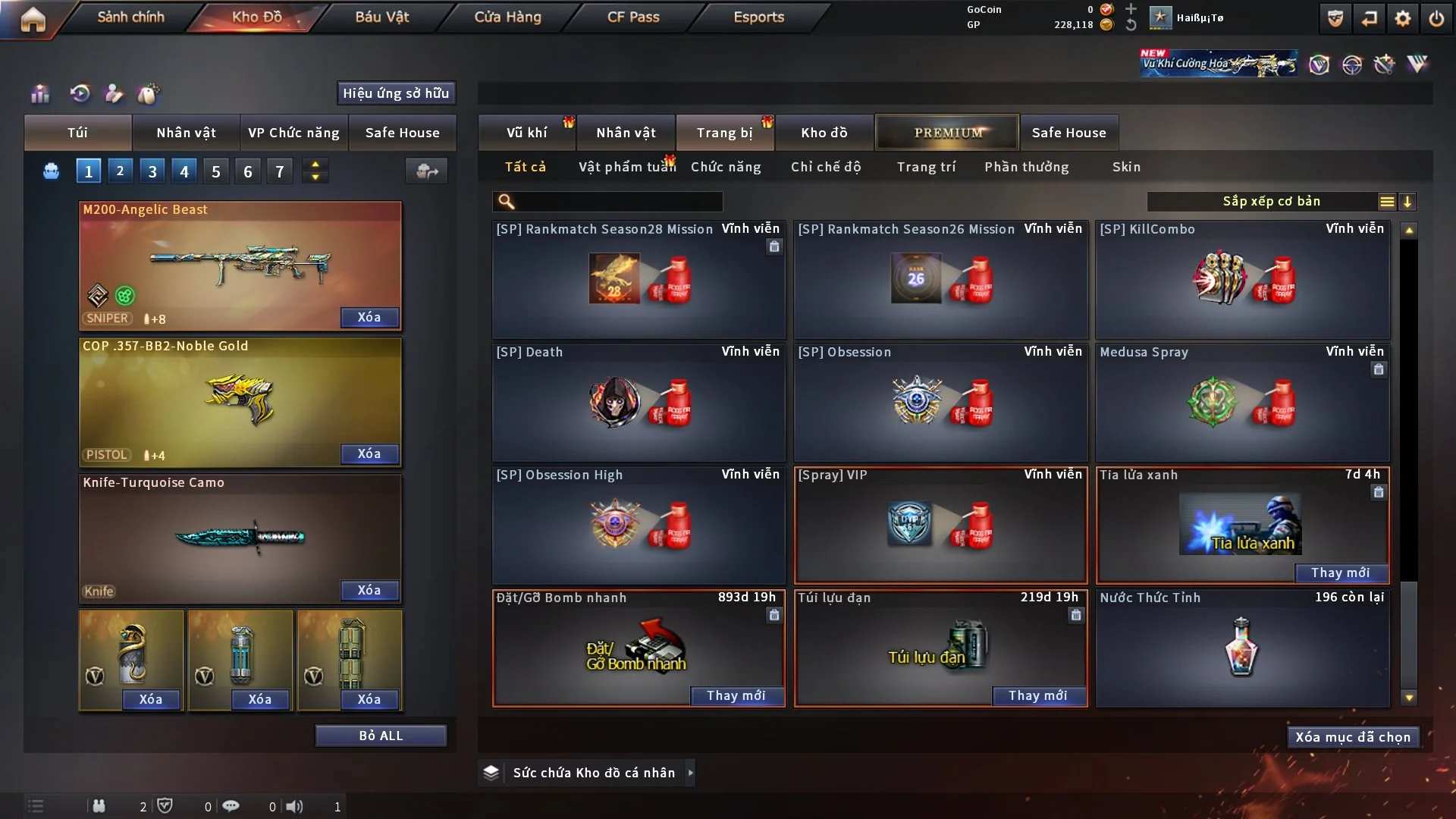
Task: Go to Sảnh chính lobby
Action: click(130, 17)
